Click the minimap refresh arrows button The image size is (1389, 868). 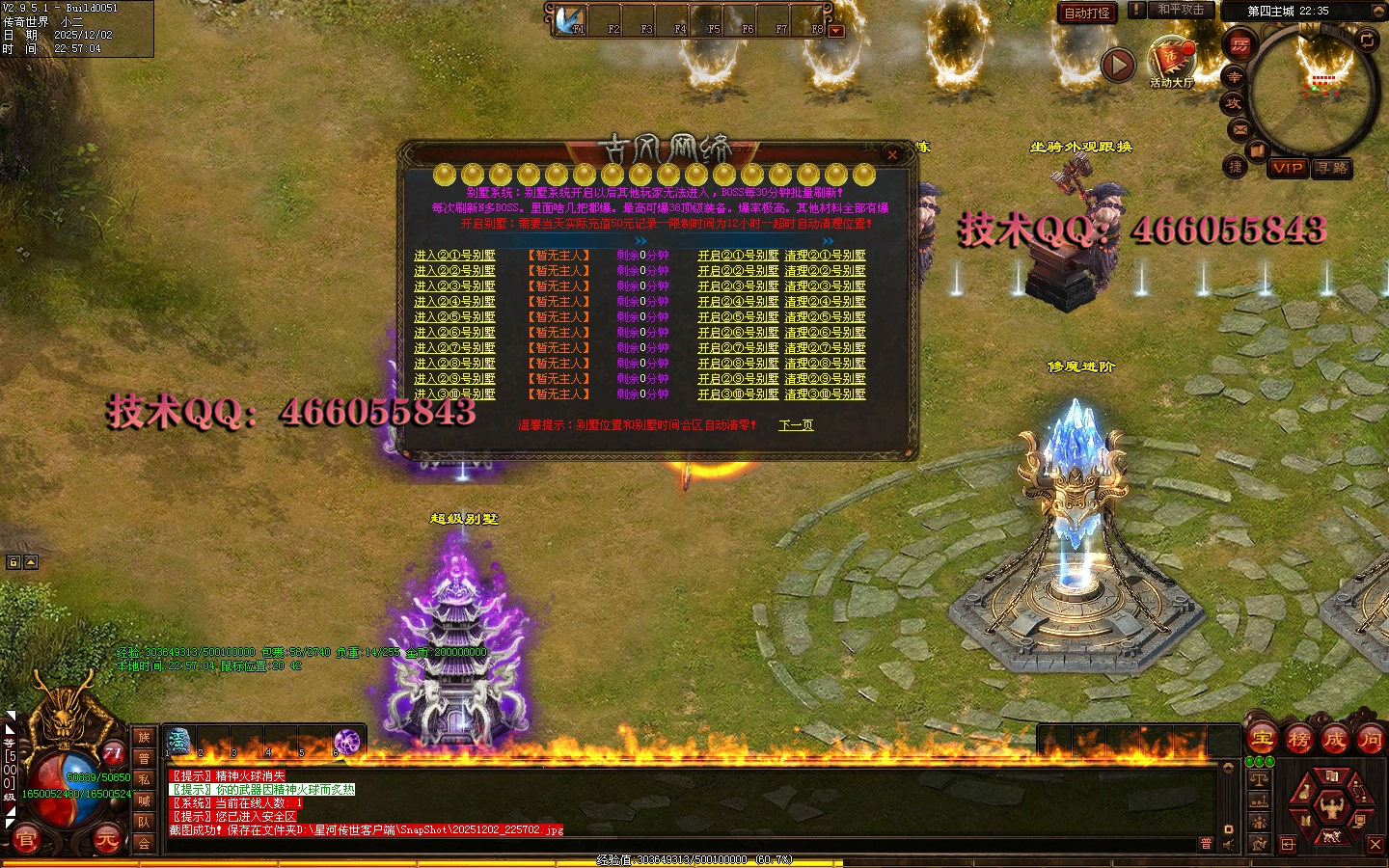[1368, 40]
